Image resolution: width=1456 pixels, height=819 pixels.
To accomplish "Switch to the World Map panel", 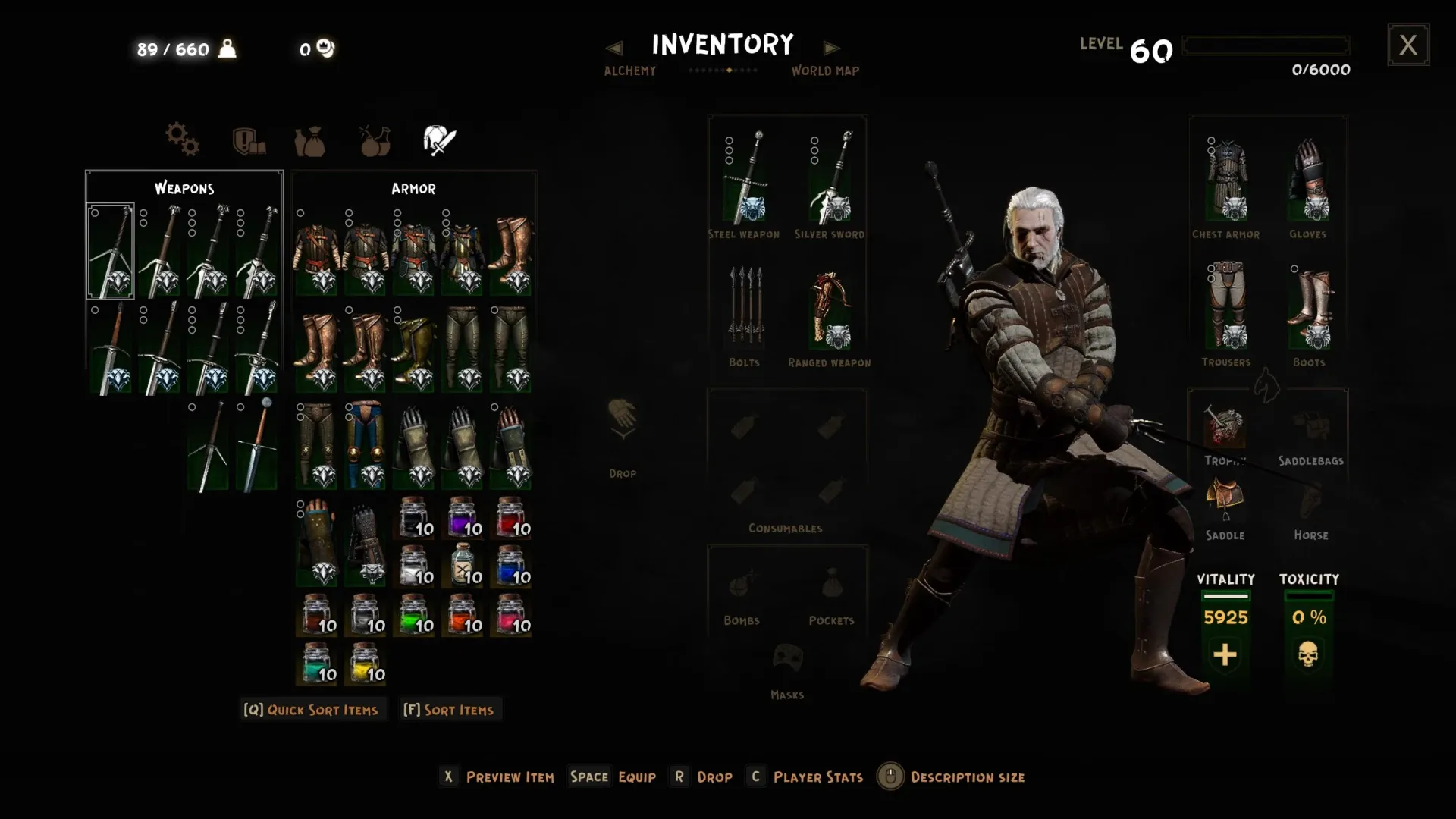I will (825, 71).
